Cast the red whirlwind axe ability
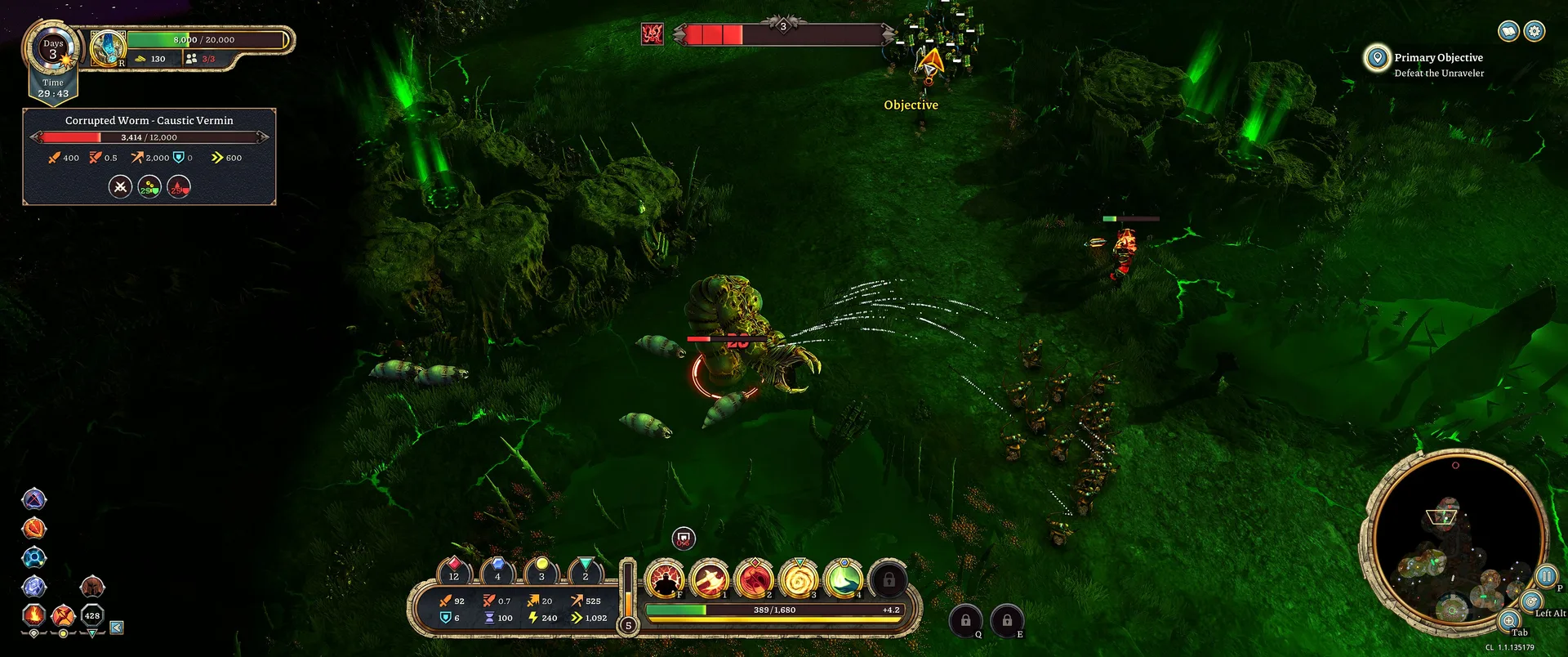The height and width of the screenshot is (657, 1568). pos(755,579)
